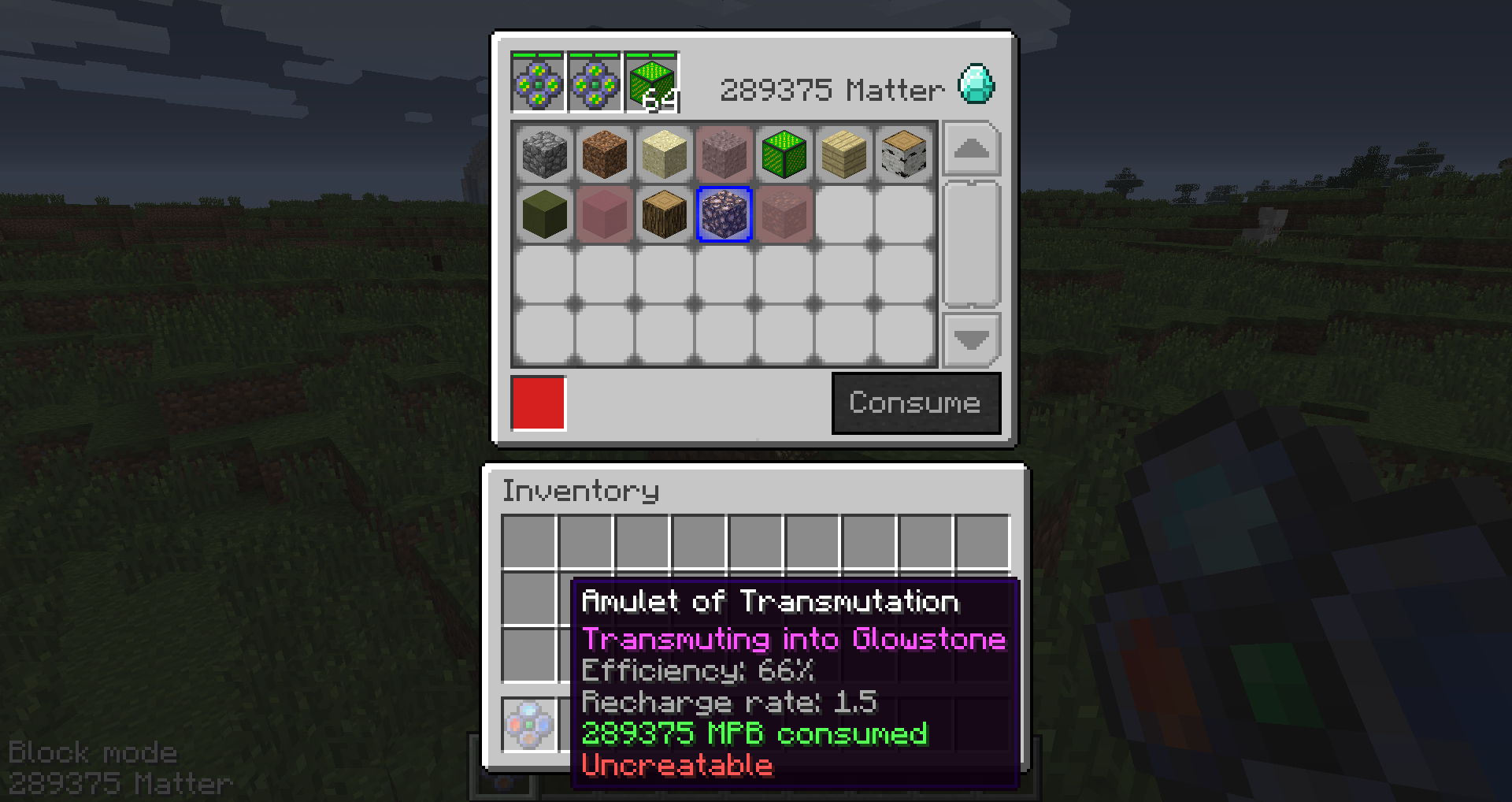Click the red color swatch
1512x802 pixels.
pos(538,403)
